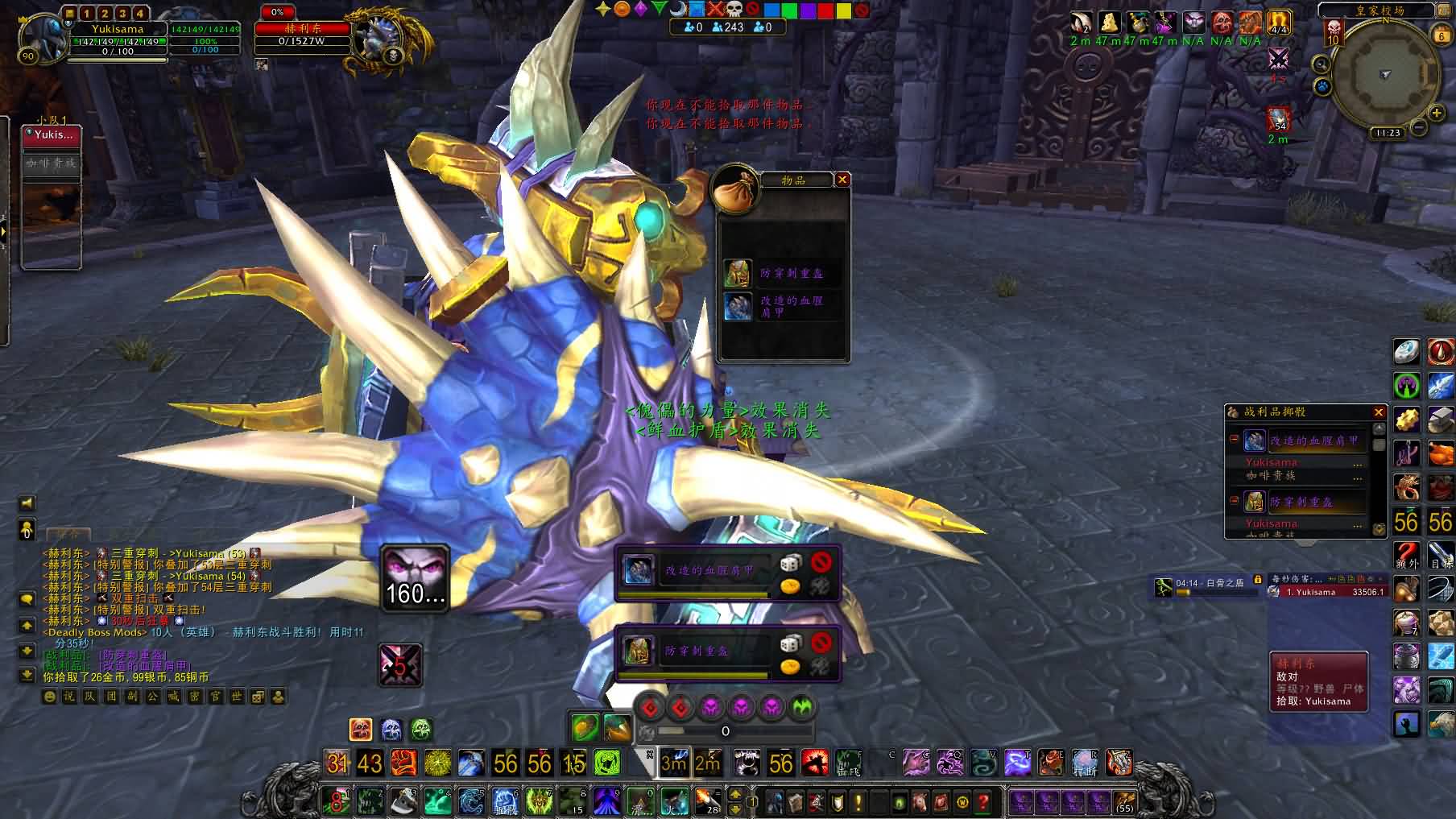
Task: Roll Need dice on 改造的血腥肩甲
Action: 790,562
